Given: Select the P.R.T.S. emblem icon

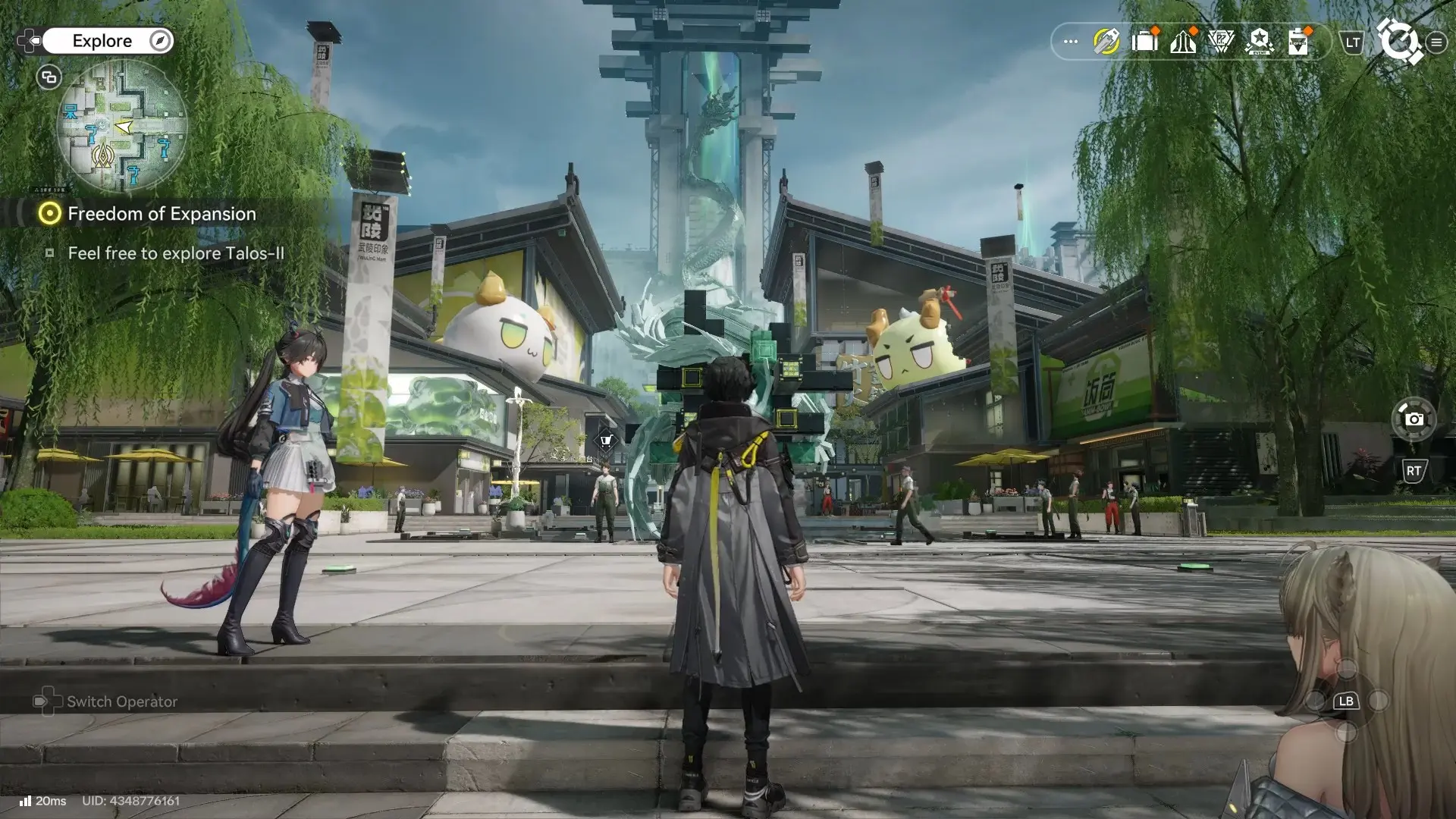Looking at the screenshot, I should coord(1223,42).
